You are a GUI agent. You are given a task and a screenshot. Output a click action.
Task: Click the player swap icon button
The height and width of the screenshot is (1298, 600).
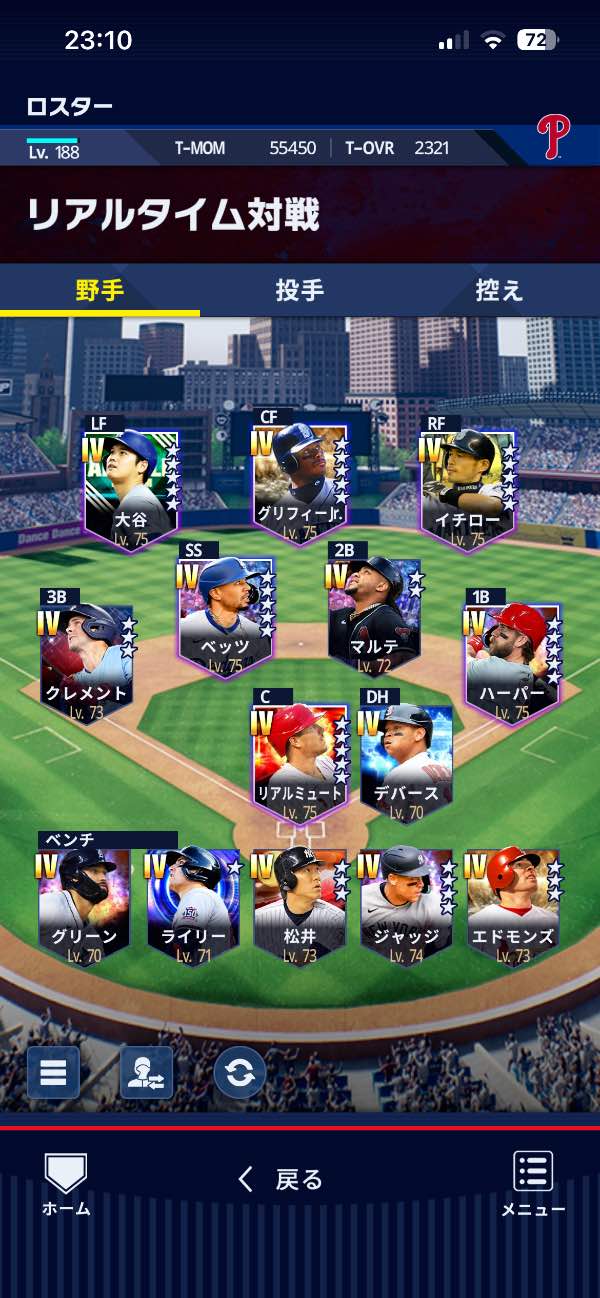(146, 1073)
